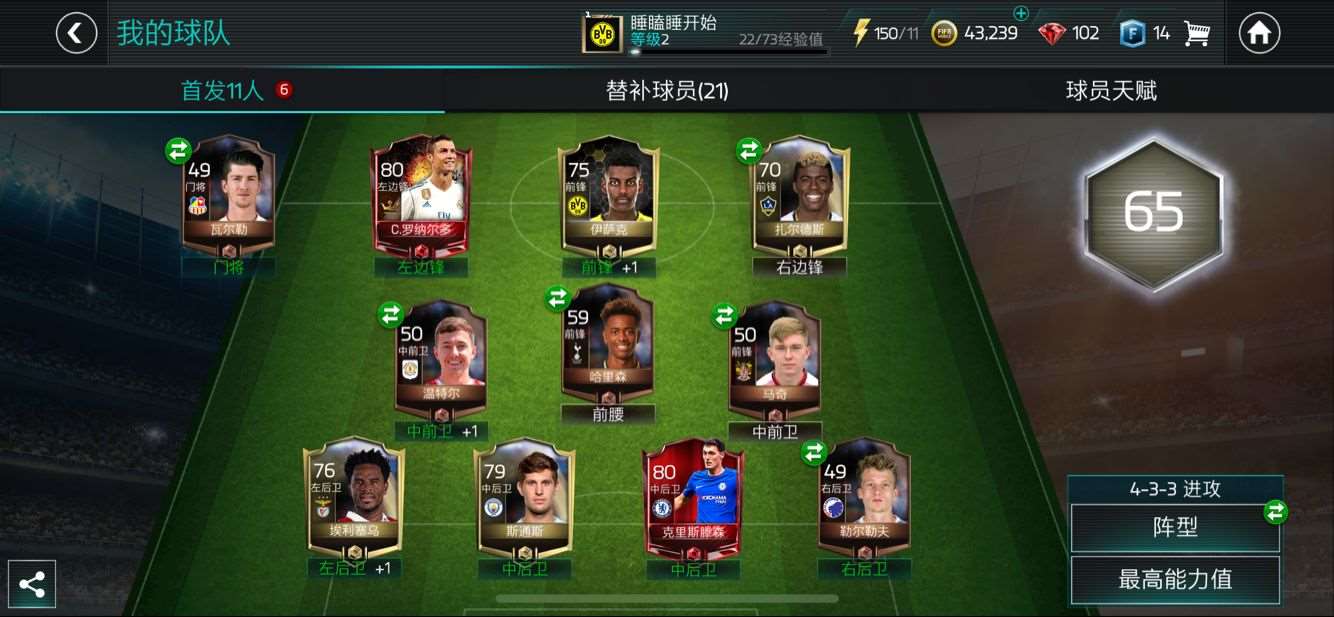Image resolution: width=1334 pixels, height=617 pixels.
Task: Select the 勒尔勒夫 right back card
Action: coord(864,497)
